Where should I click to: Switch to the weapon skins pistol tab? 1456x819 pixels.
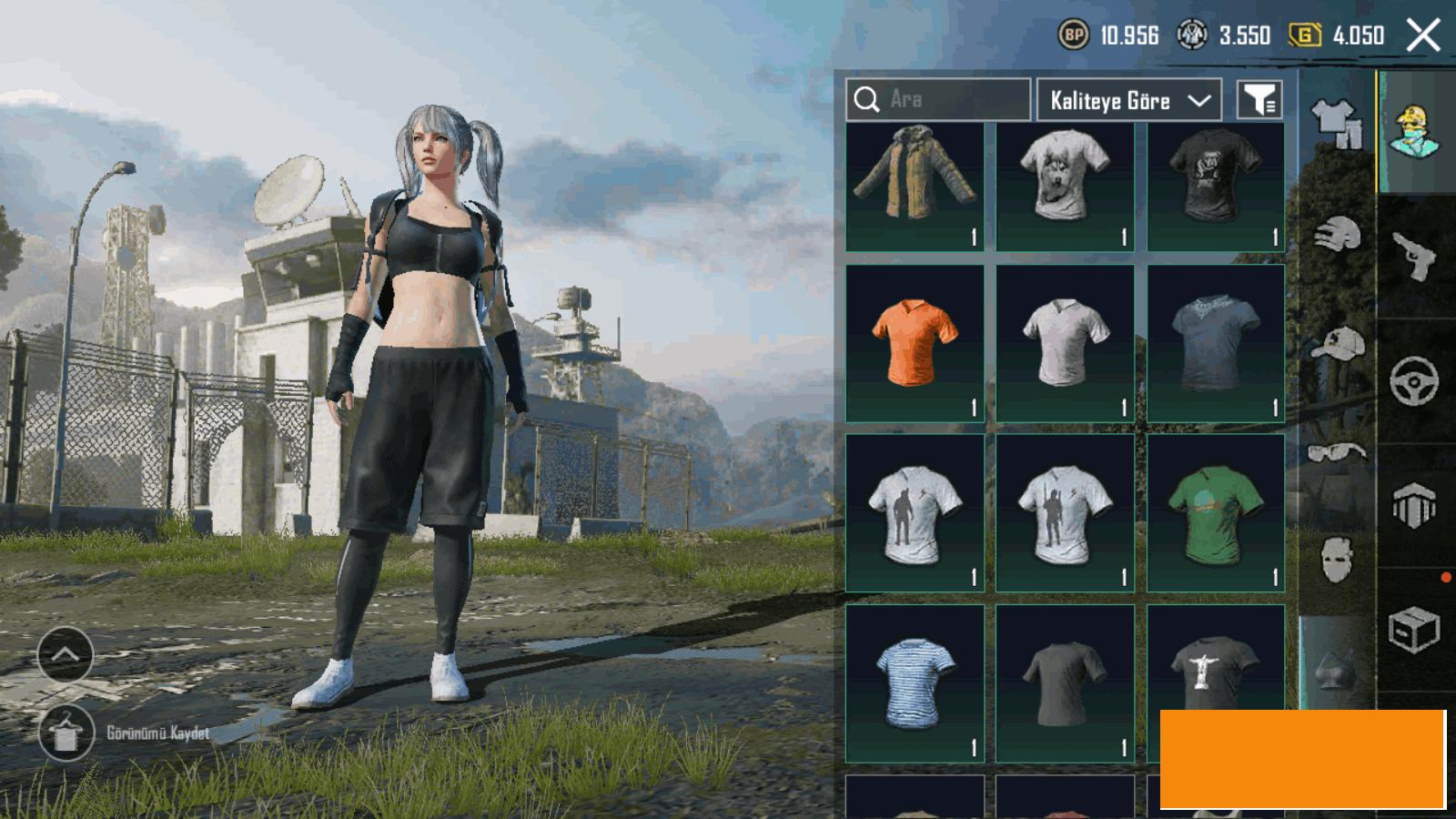coord(1414,257)
